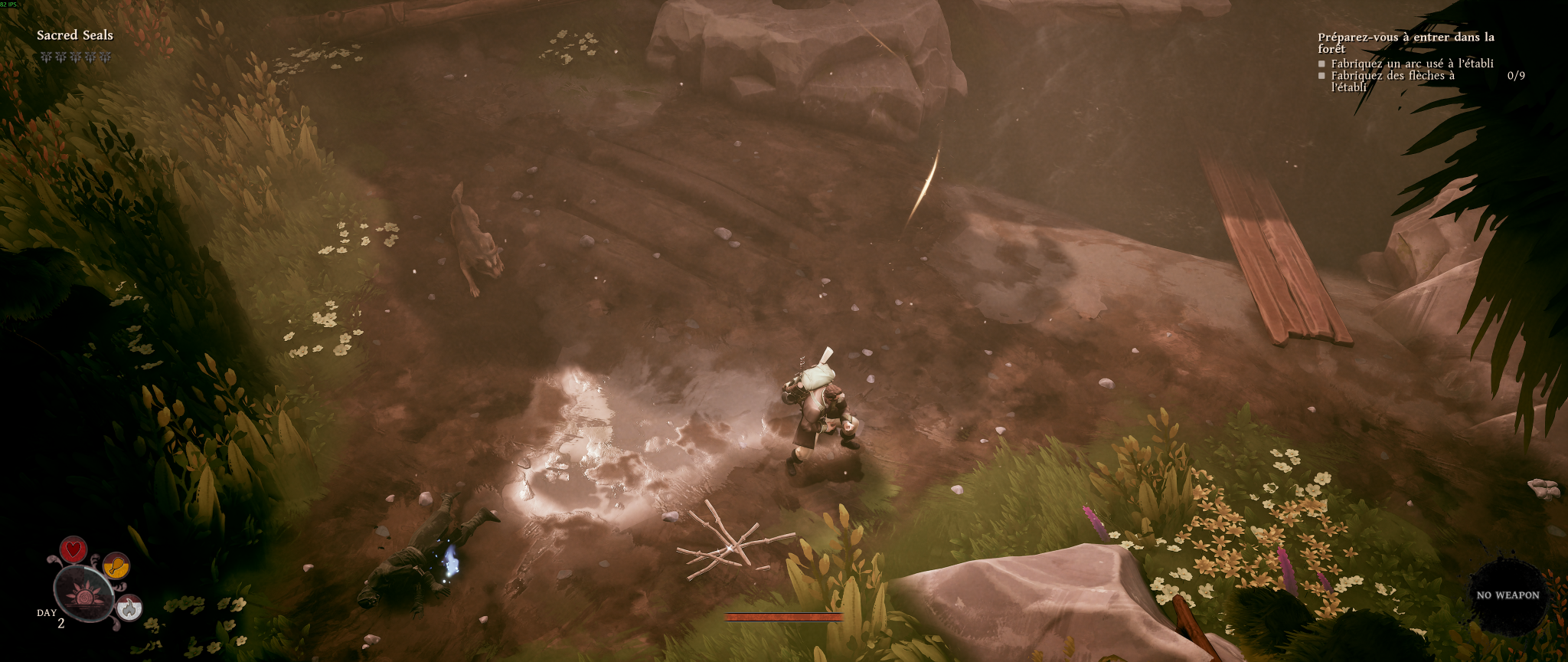Image resolution: width=1568 pixels, height=662 pixels.
Task: Open the sun day-cycle dial
Action: point(83,593)
